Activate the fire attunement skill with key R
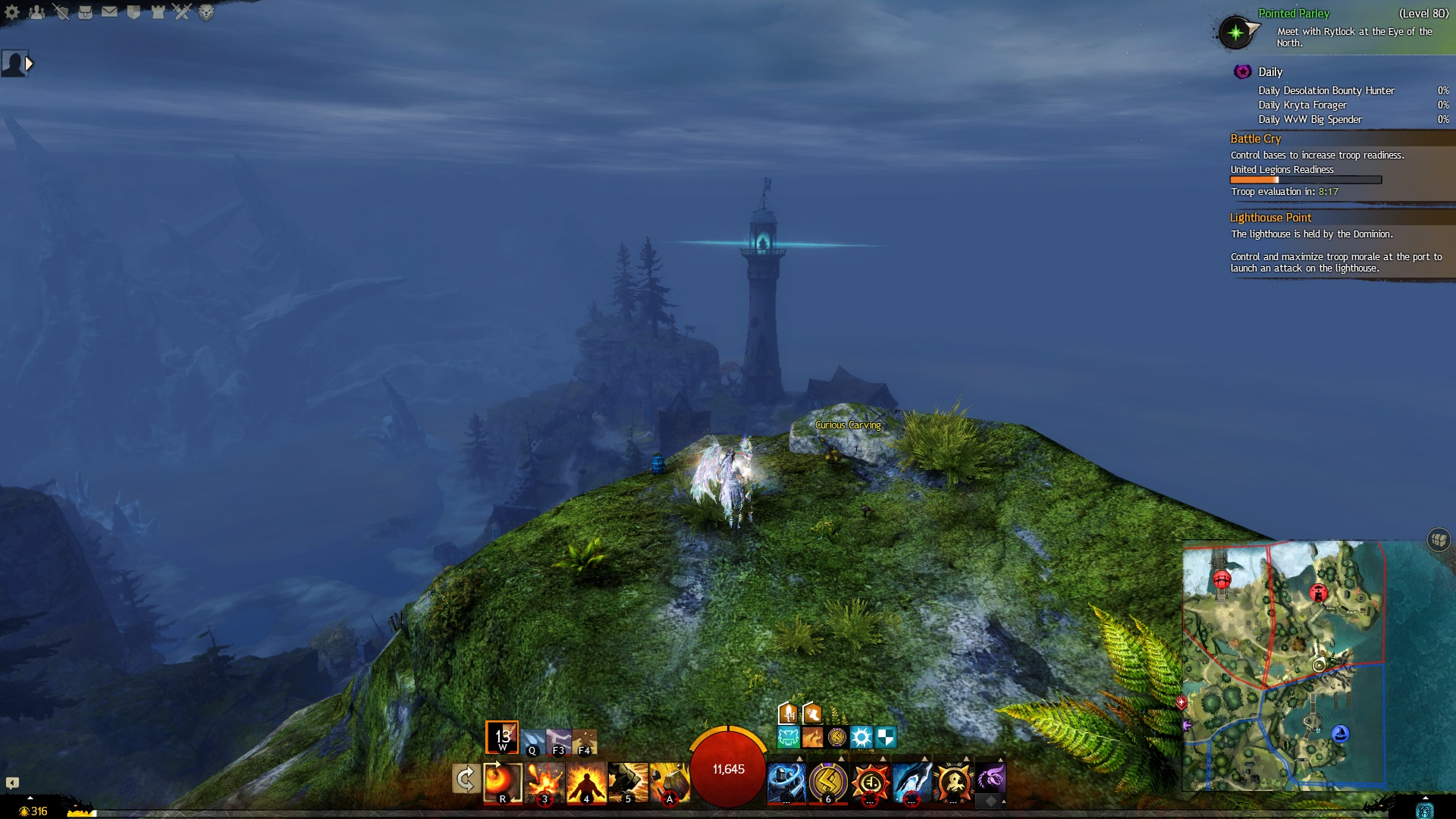Image resolution: width=1456 pixels, height=819 pixels. click(x=502, y=782)
